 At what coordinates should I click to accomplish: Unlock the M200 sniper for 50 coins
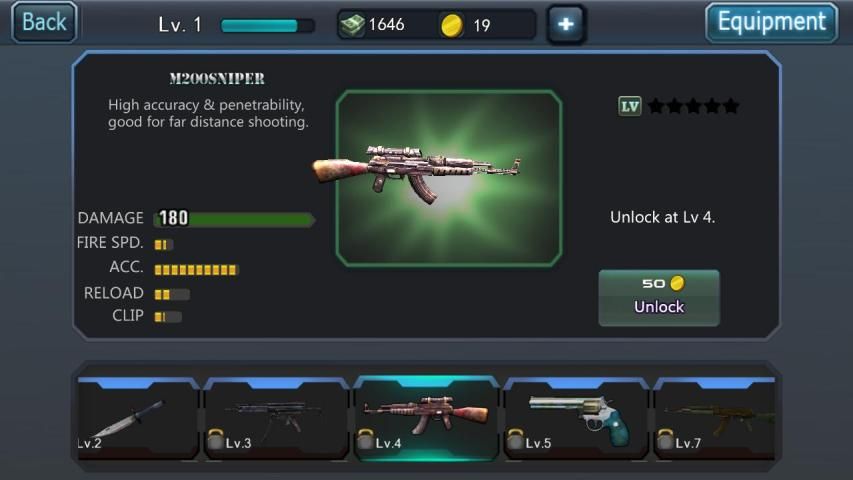pyautogui.click(x=658, y=297)
